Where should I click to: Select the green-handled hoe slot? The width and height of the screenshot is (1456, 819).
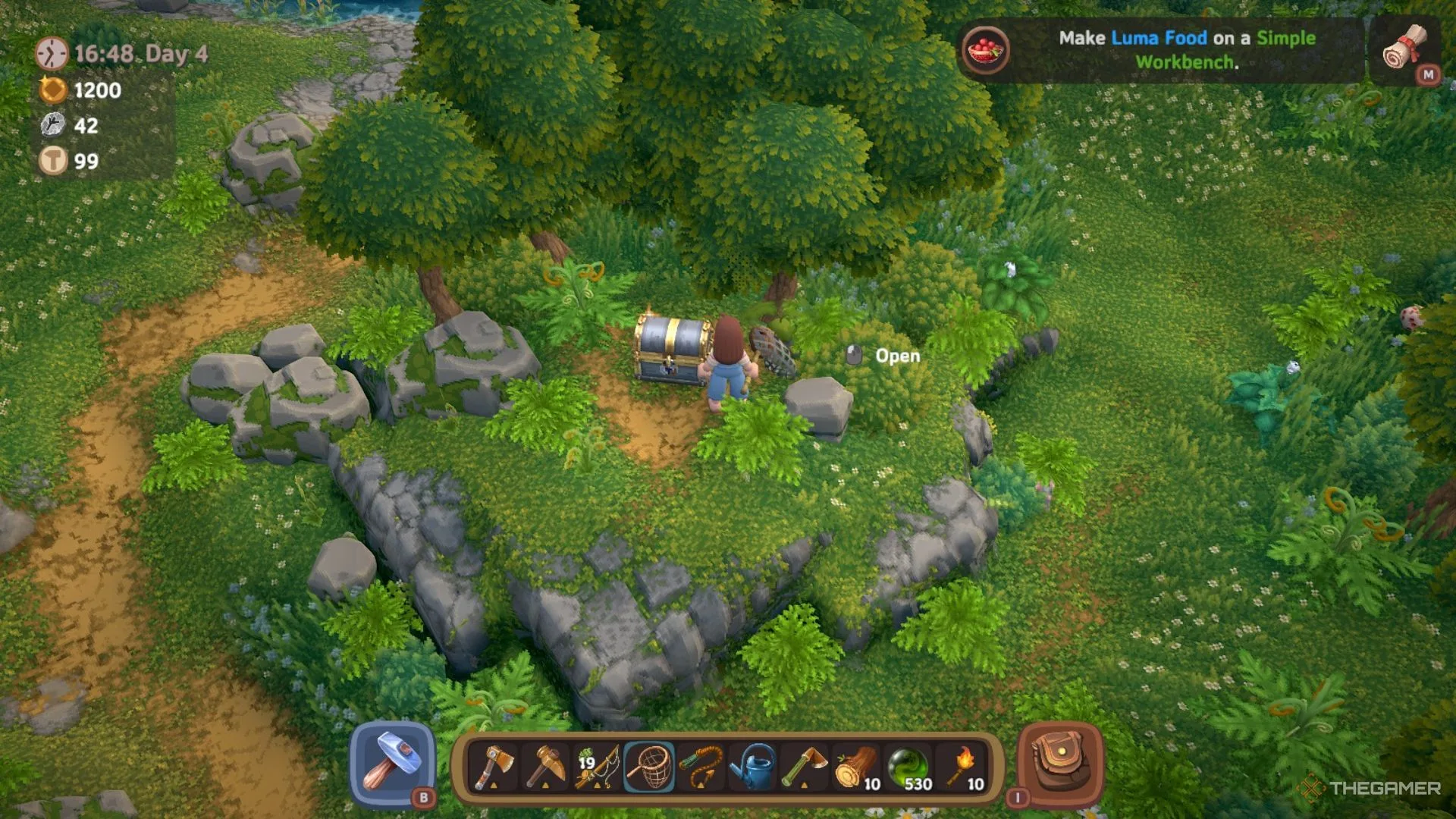[805, 767]
